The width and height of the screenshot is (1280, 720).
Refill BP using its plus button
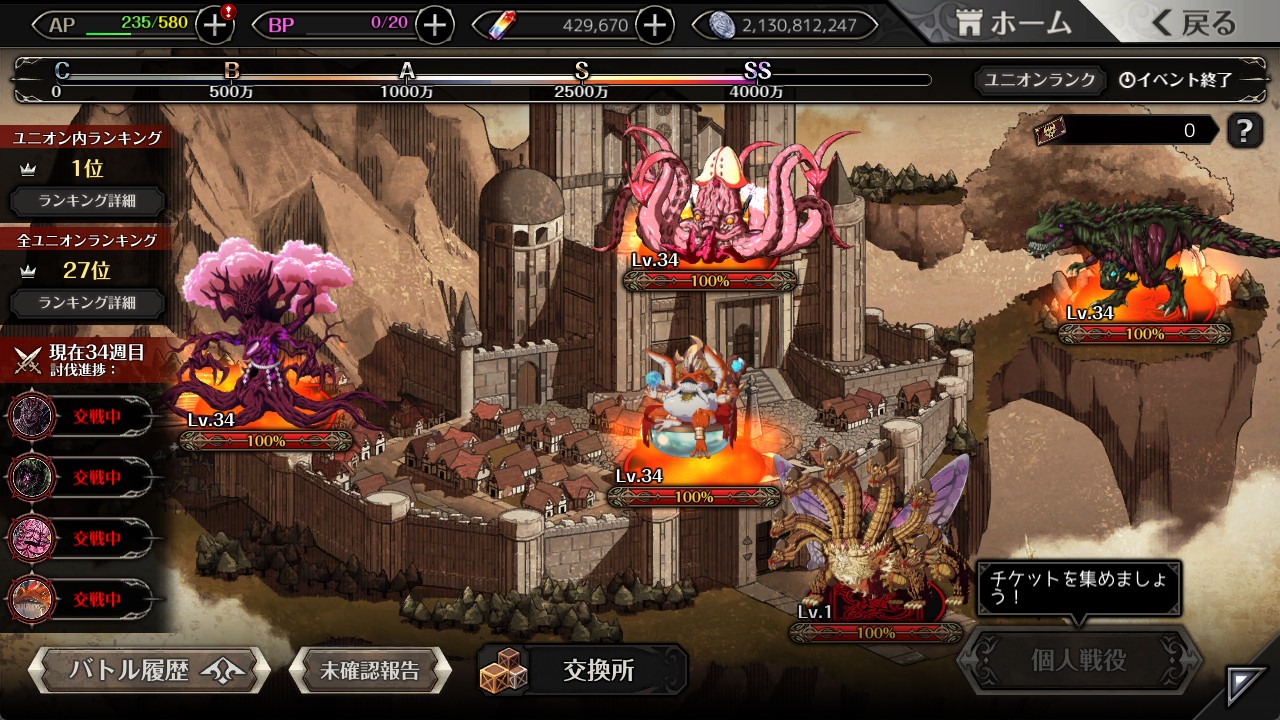pyautogui.click(x=434, y=25)
